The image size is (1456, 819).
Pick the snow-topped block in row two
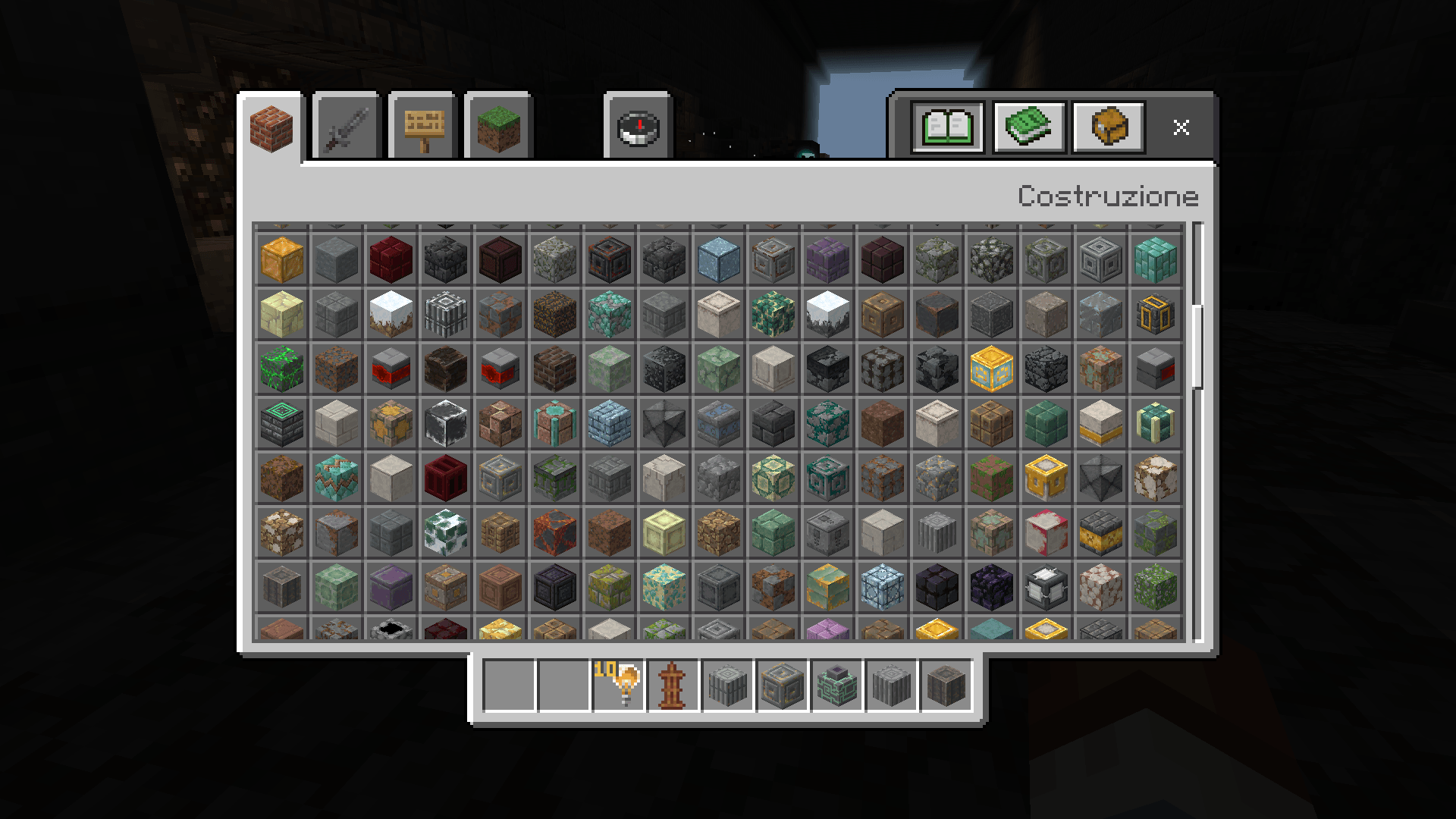pyautogui.click(x=391, y=314)
